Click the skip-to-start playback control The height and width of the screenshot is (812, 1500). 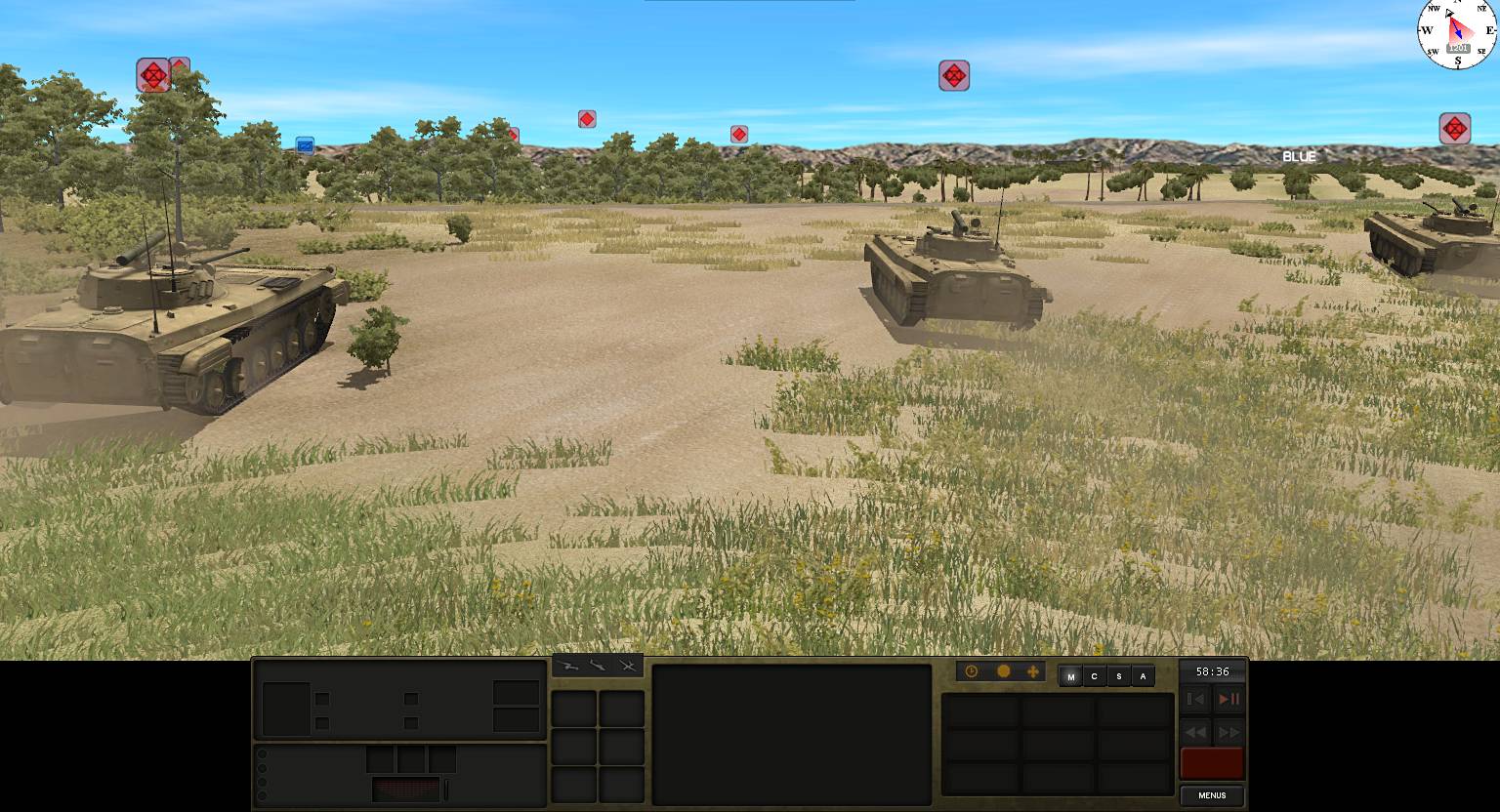tap(1194, 699)
